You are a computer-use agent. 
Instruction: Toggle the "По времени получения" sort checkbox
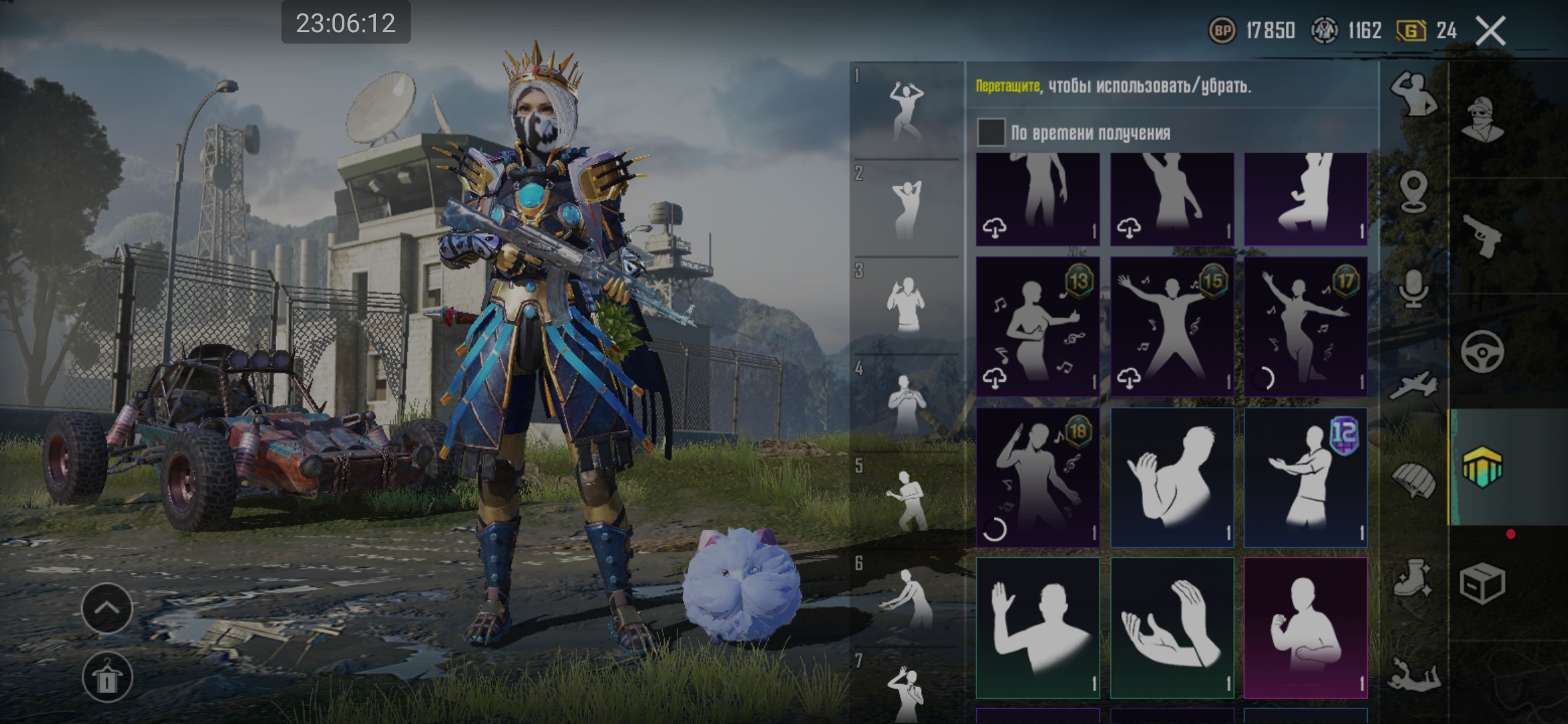[x=991, y=132]
